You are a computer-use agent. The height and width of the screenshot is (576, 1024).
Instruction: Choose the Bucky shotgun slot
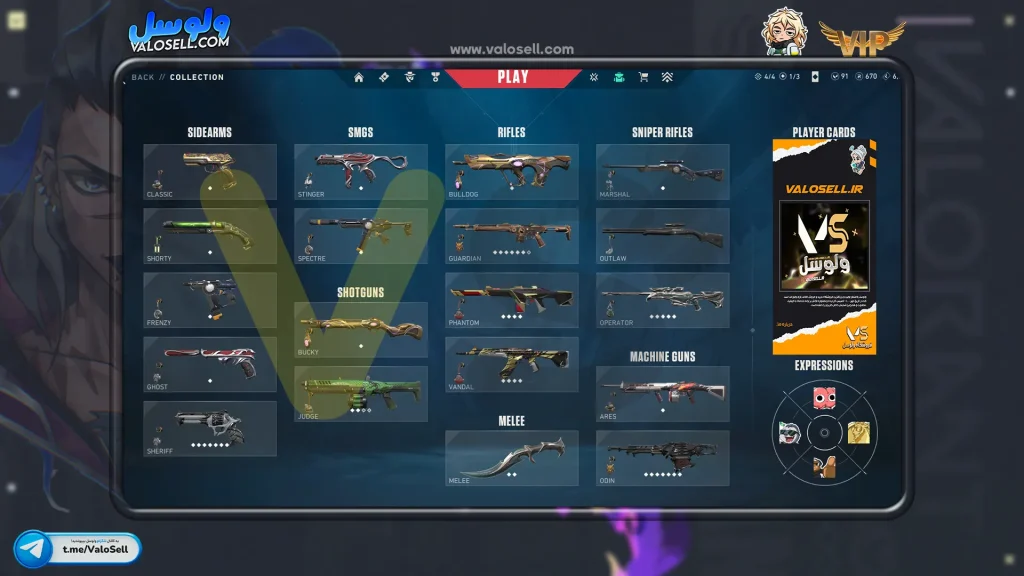tap(361, 330)
